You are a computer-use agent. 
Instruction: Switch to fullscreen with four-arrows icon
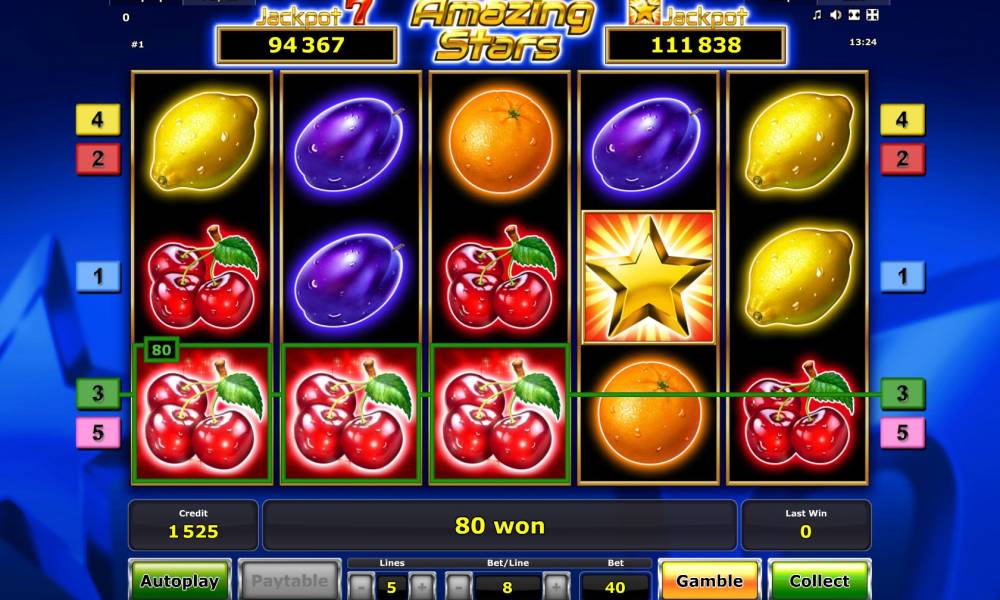tap(872, 15)
